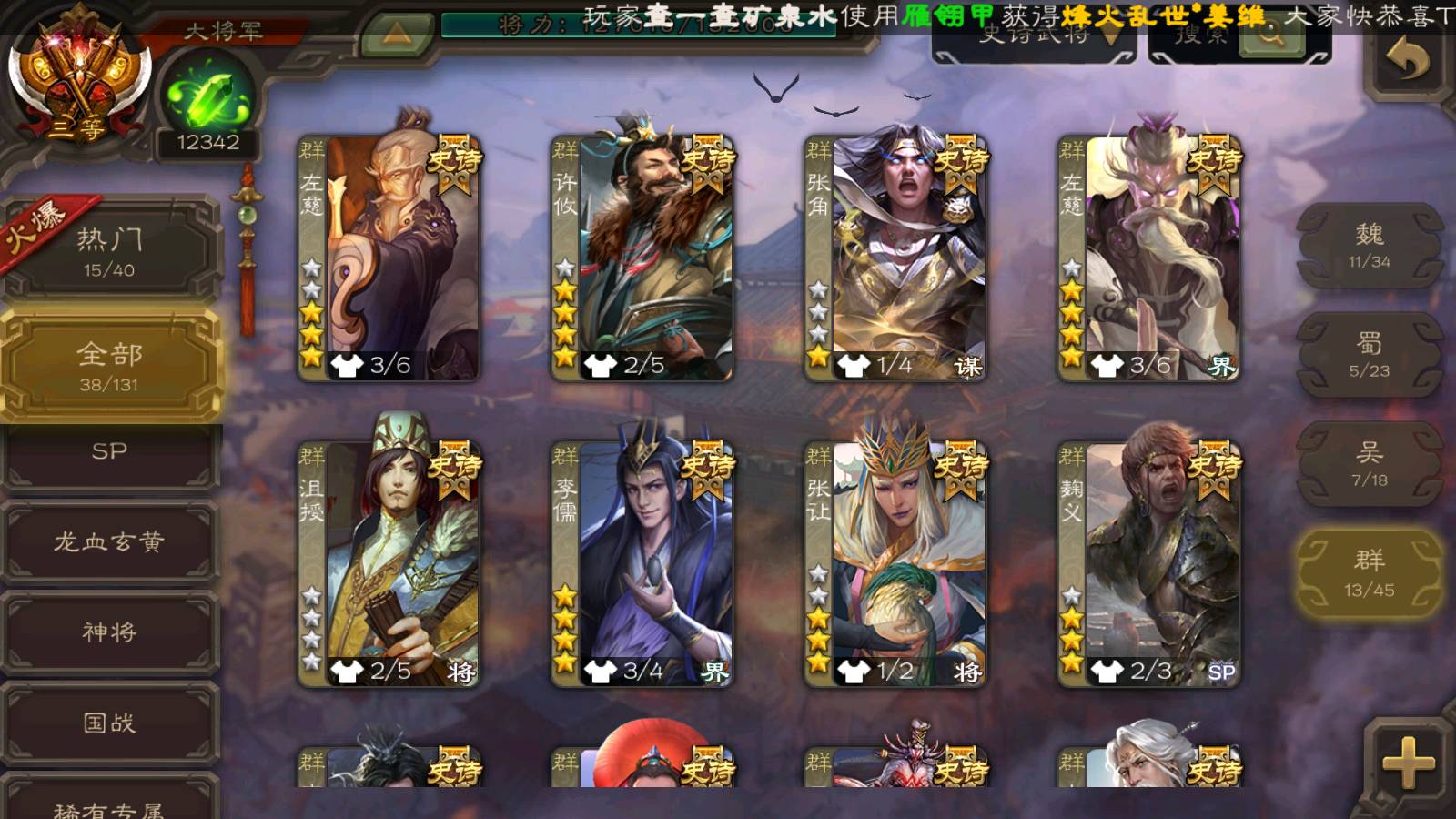
Task: Choose the 麴义 SP general card
Action: (x=1148, y=564)
